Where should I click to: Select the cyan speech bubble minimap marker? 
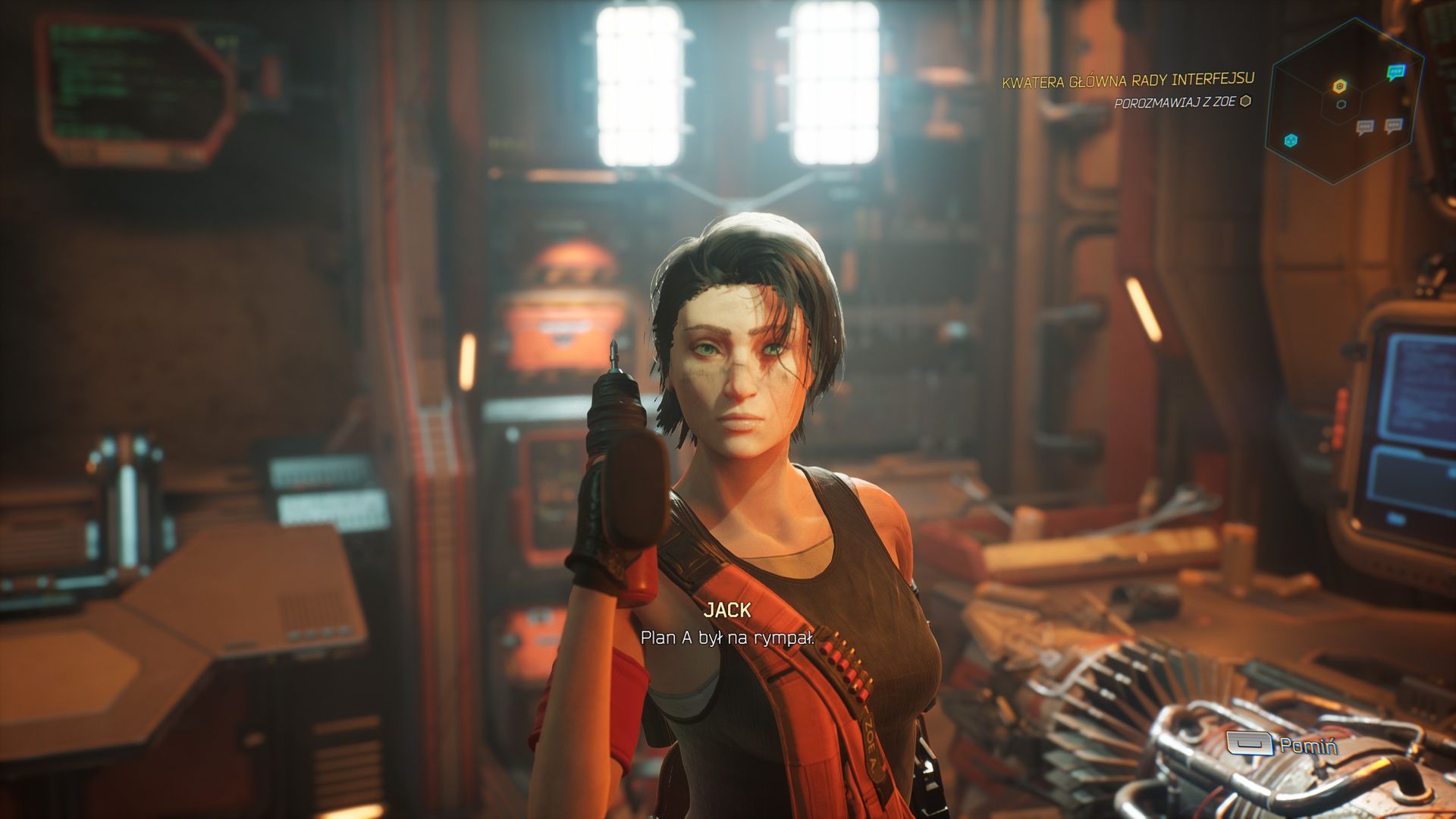(1395, 73)
